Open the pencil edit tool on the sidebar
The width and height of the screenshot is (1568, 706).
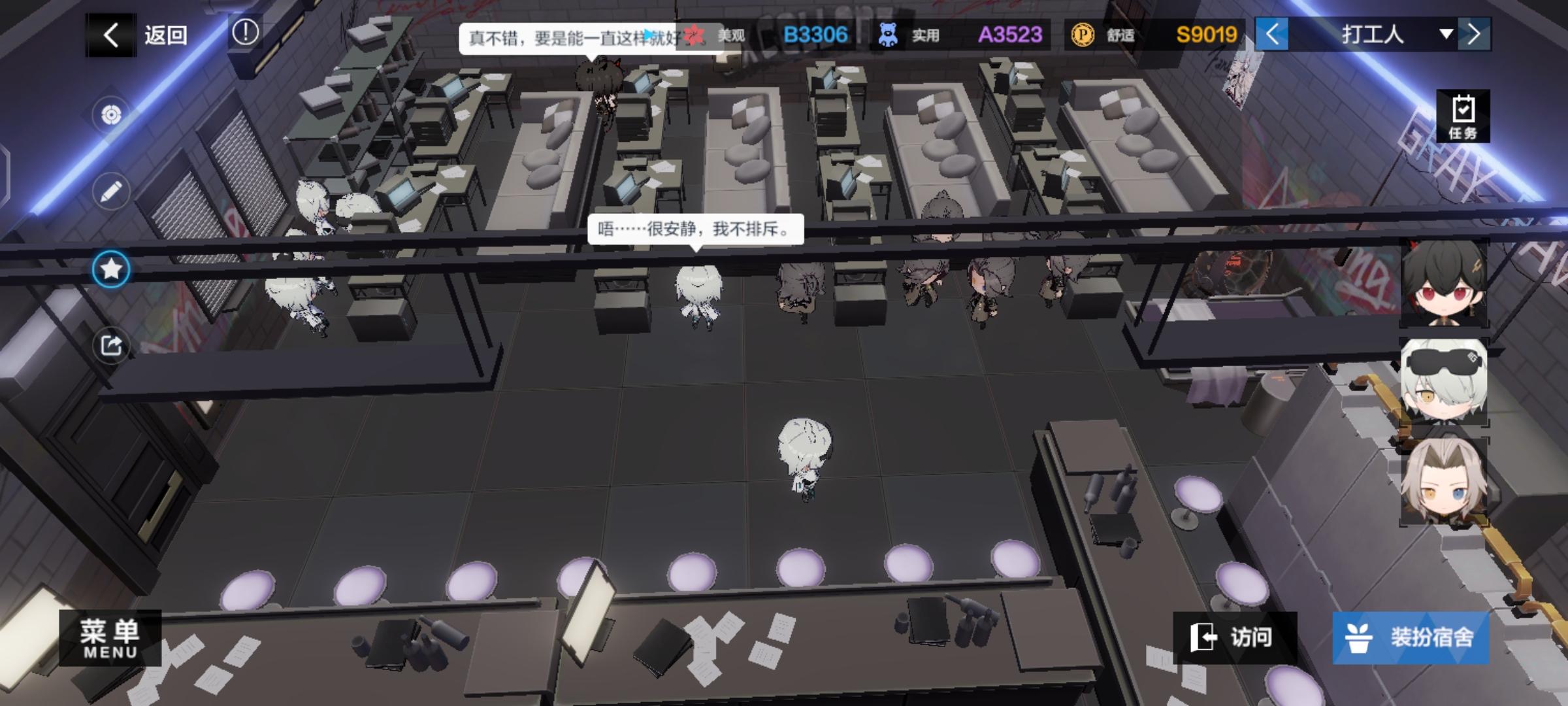point(111,190)
